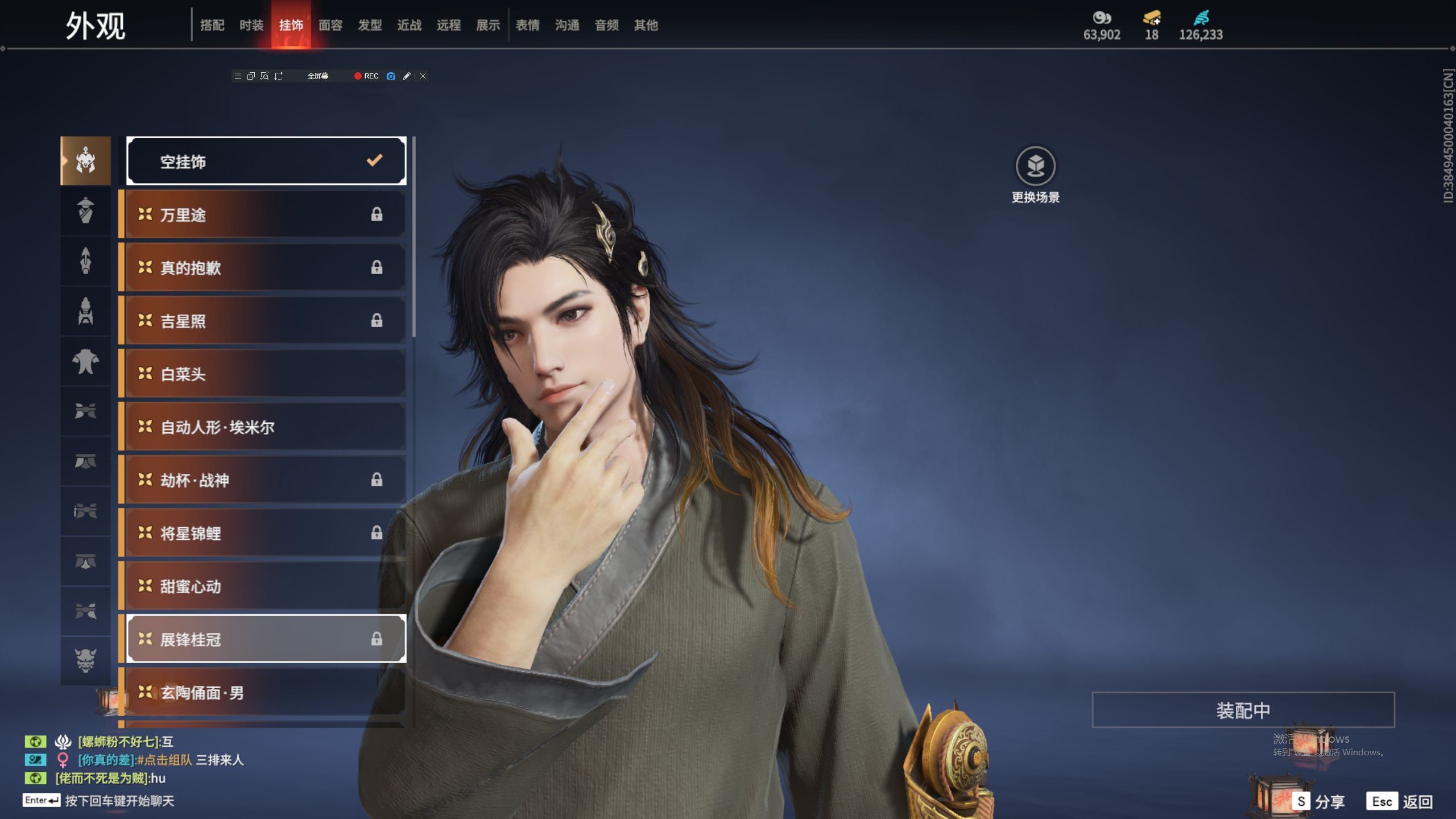Choose the 万里途 accessory
Image resolution: width=1456 pixels, height=819 pixels.
coord(266,214)
